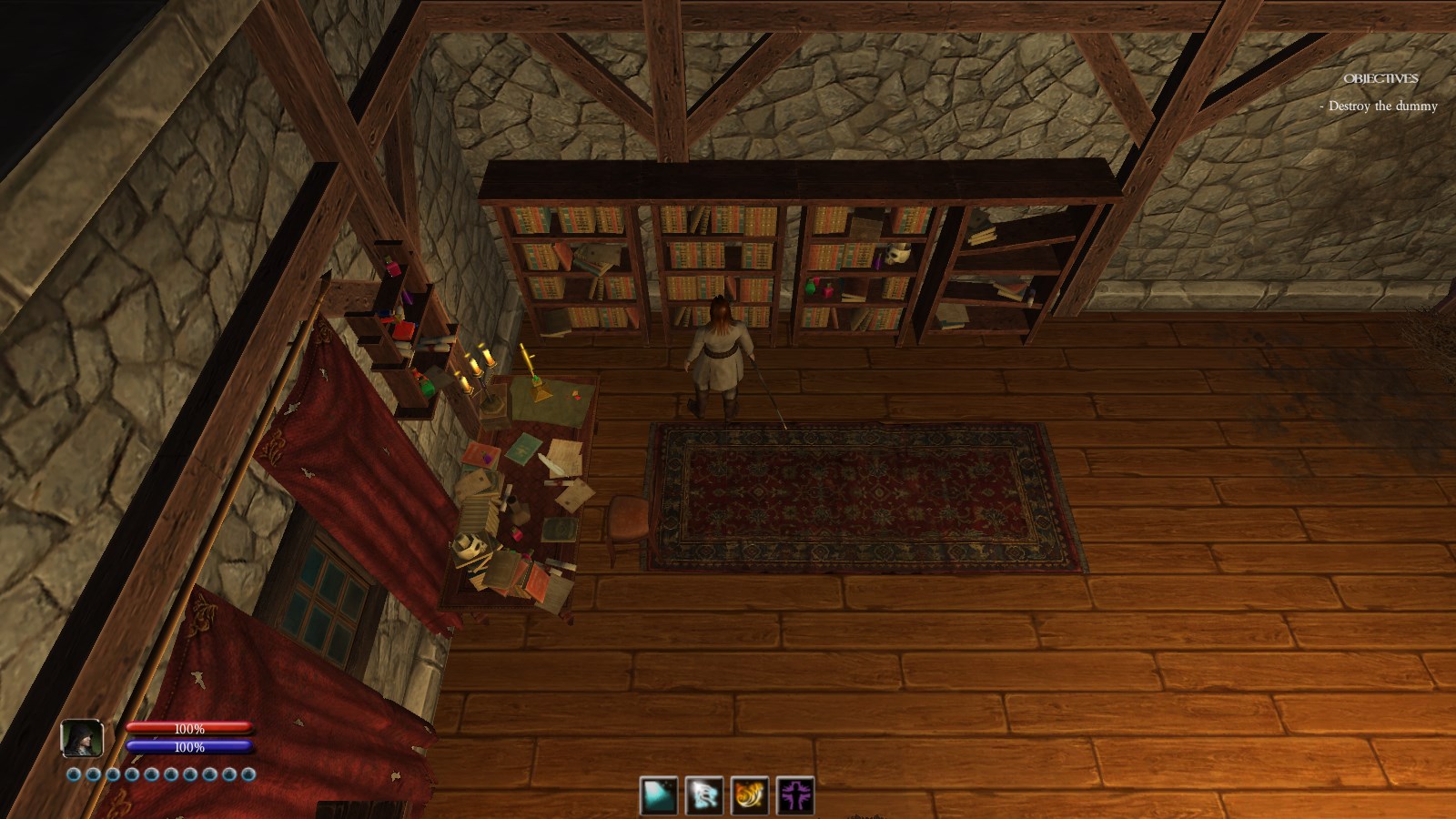
Task: Select the Destroy the dummy objective
Action: pyautogui.click(x=1381, y=106)
